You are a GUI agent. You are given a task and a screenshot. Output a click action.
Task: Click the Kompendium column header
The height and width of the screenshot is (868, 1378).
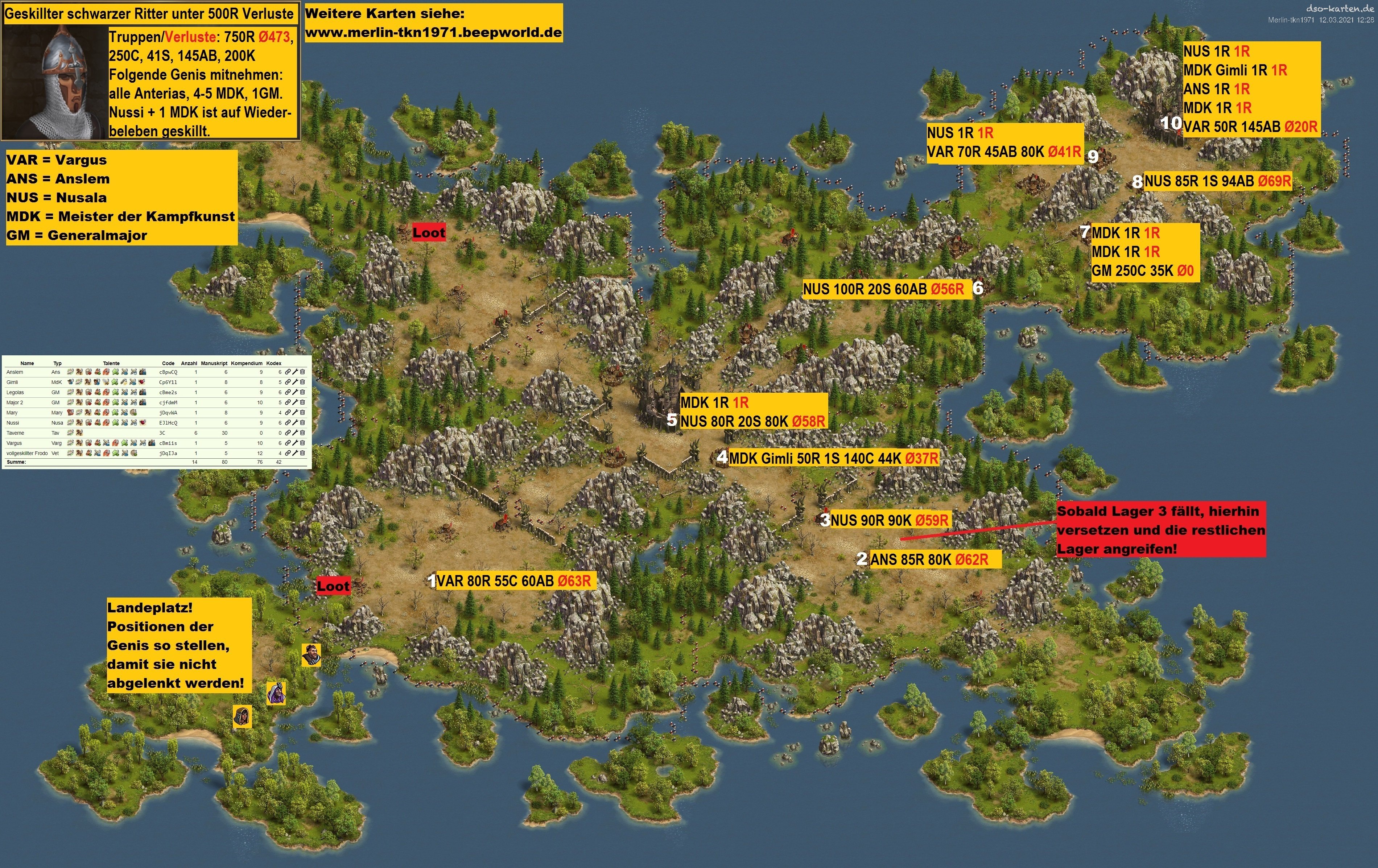tap(247, 363)
